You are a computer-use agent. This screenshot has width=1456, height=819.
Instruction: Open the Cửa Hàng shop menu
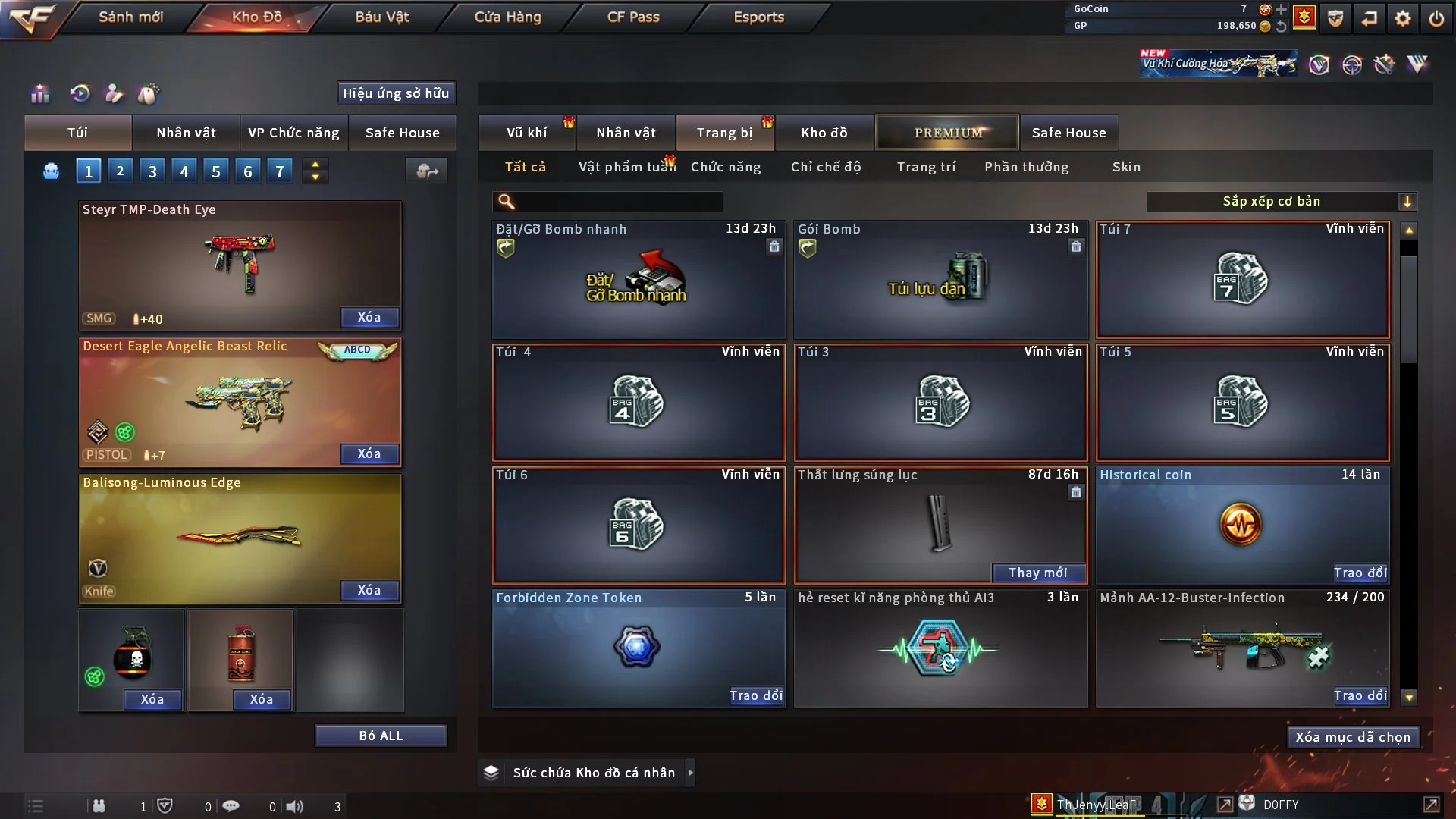(507, 17)
